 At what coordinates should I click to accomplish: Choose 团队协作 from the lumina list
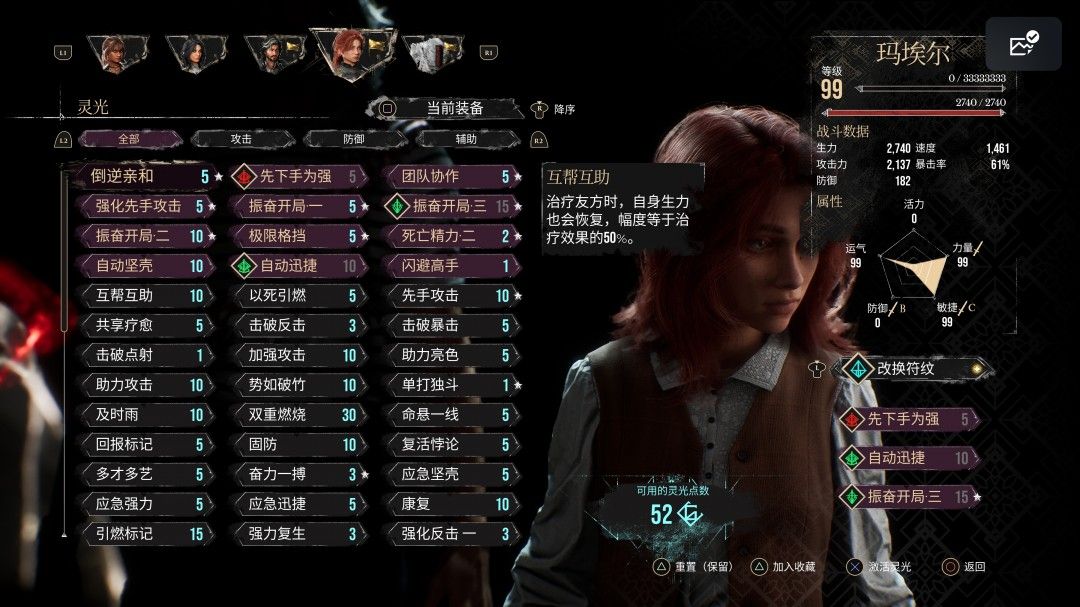click(449, 177)
